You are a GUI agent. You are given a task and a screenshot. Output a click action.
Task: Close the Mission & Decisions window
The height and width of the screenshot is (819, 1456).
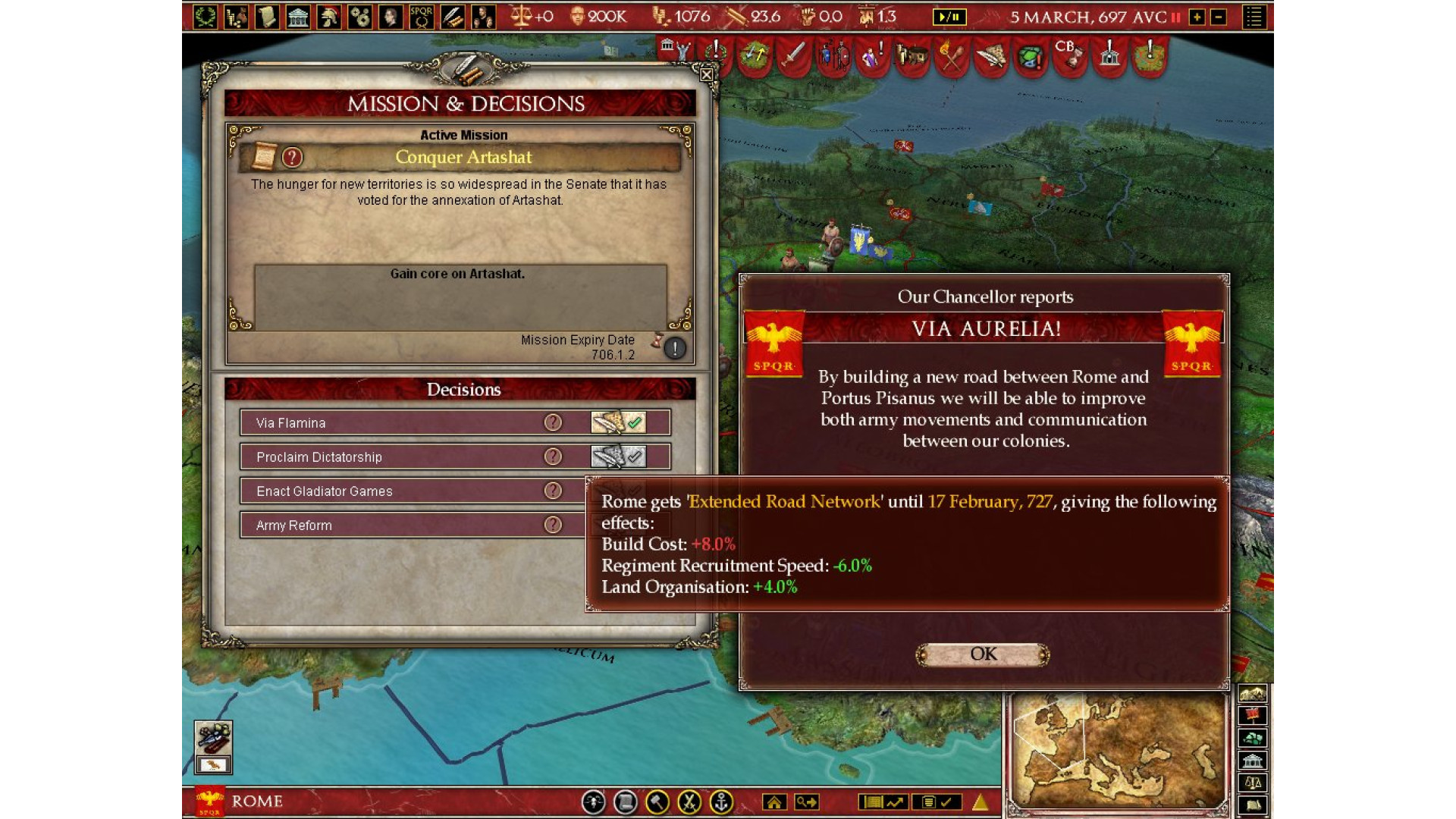(x=707, y=74)
